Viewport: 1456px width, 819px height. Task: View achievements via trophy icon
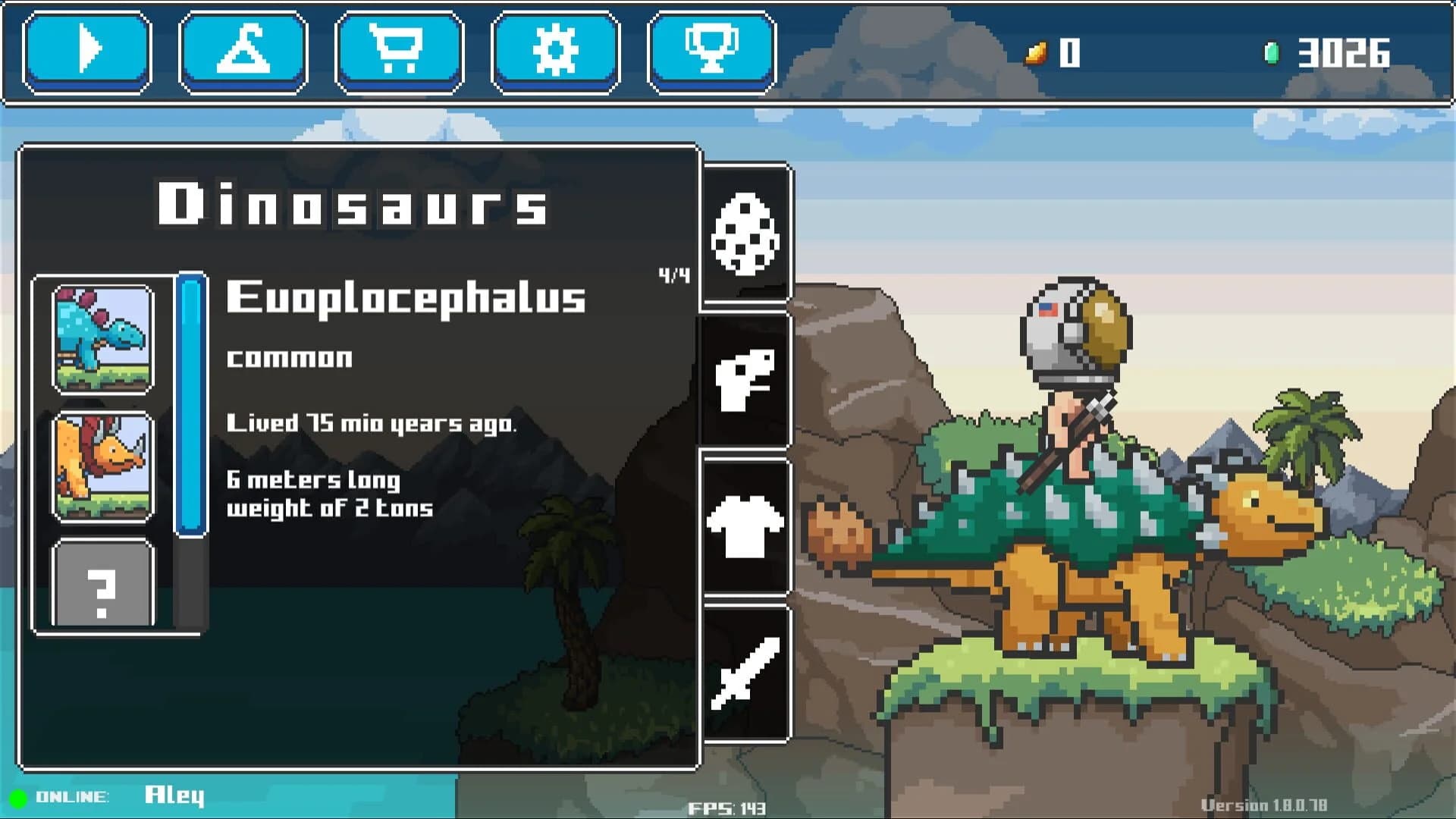pos(710,51)
